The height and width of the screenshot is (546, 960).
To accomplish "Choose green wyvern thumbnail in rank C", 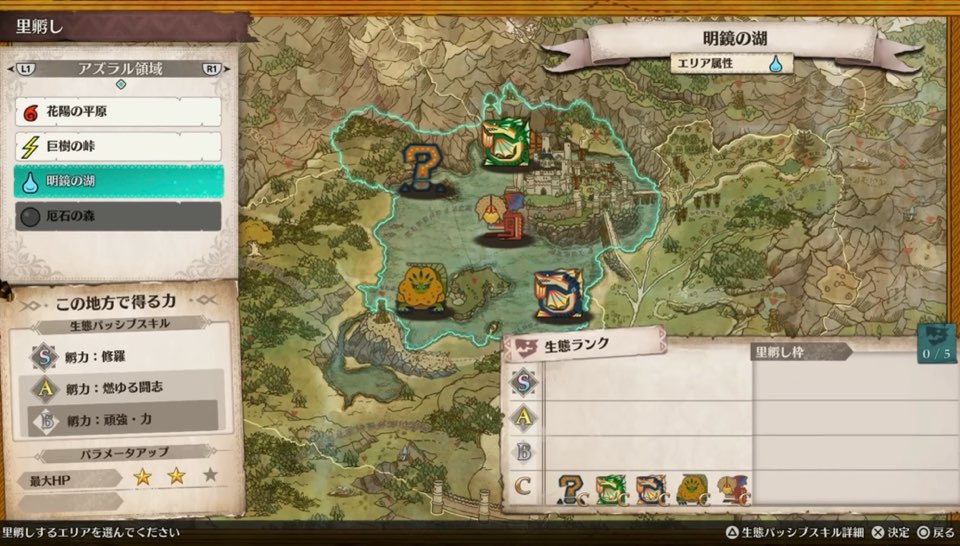I will coord(610,489).
